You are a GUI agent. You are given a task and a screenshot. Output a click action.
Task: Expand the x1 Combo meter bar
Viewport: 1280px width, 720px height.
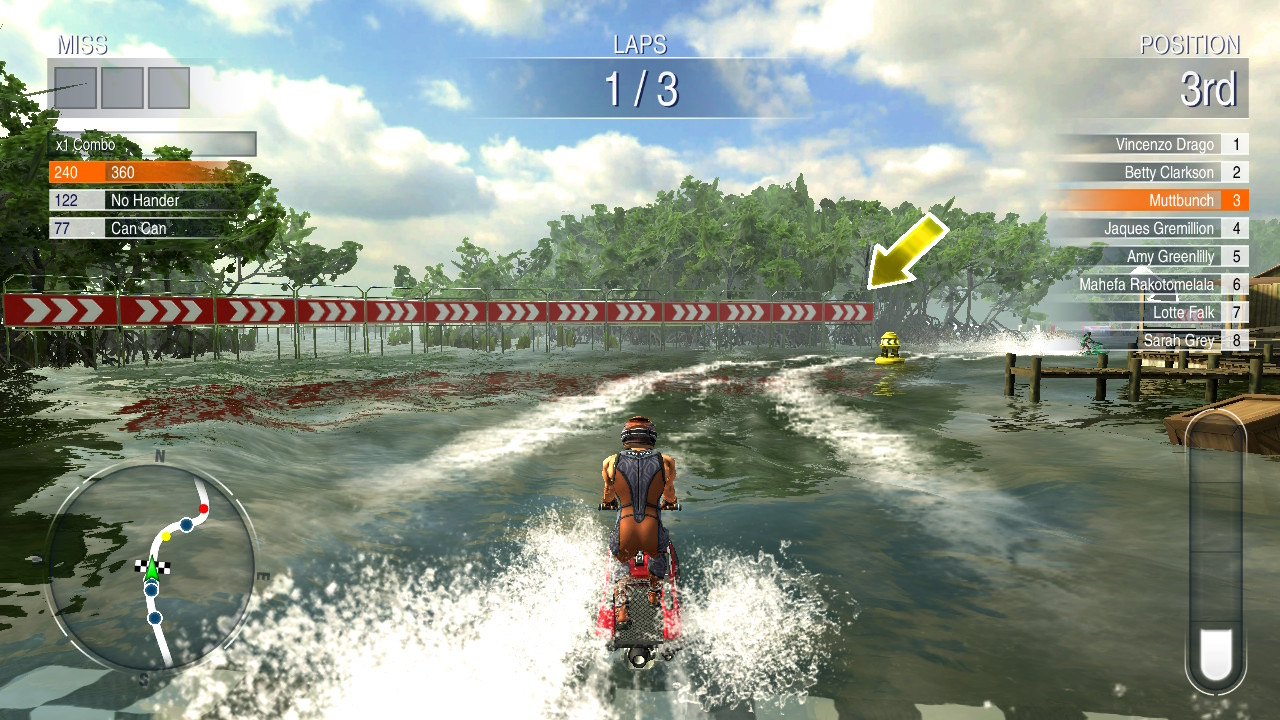click(x=150, y=144)
